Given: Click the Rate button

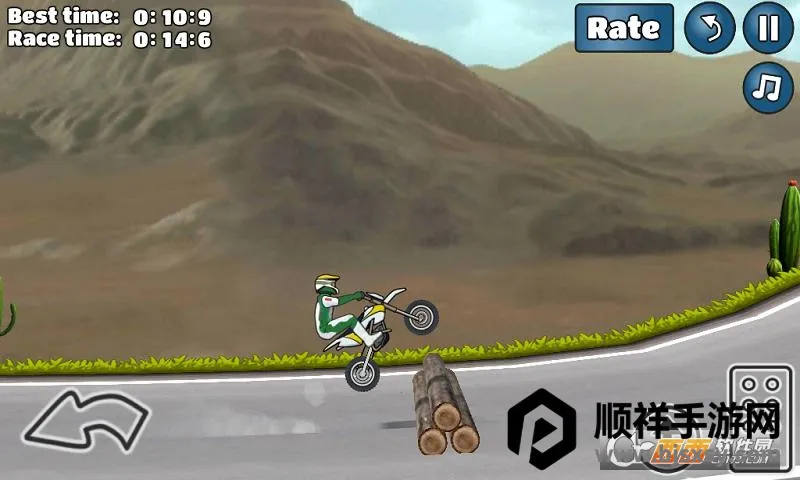Looking at the screenshot, I should tap(623, 28).
